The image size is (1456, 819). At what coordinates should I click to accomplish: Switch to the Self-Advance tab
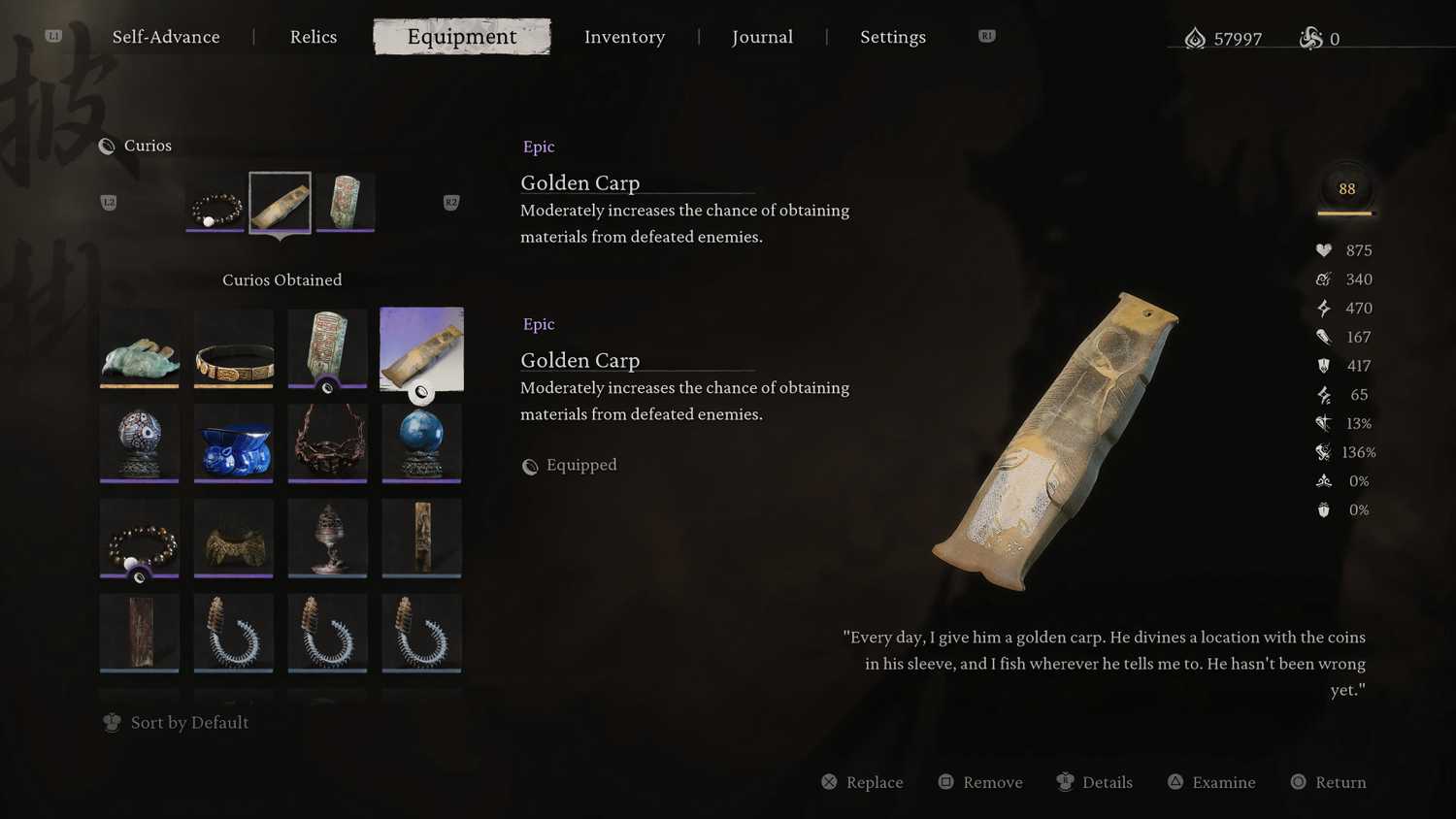166,37
